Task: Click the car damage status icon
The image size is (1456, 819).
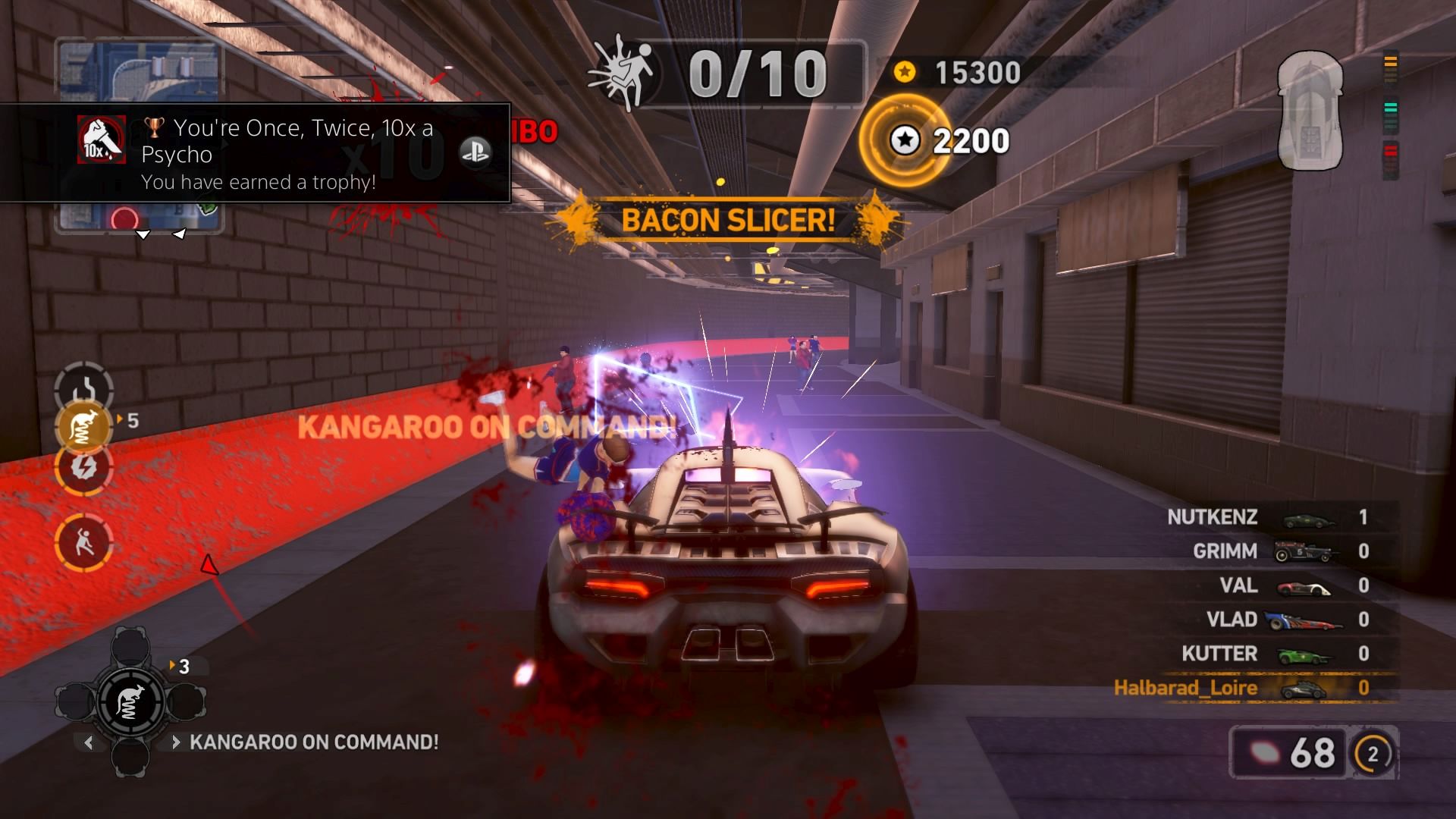Action: coord(1310,112)
